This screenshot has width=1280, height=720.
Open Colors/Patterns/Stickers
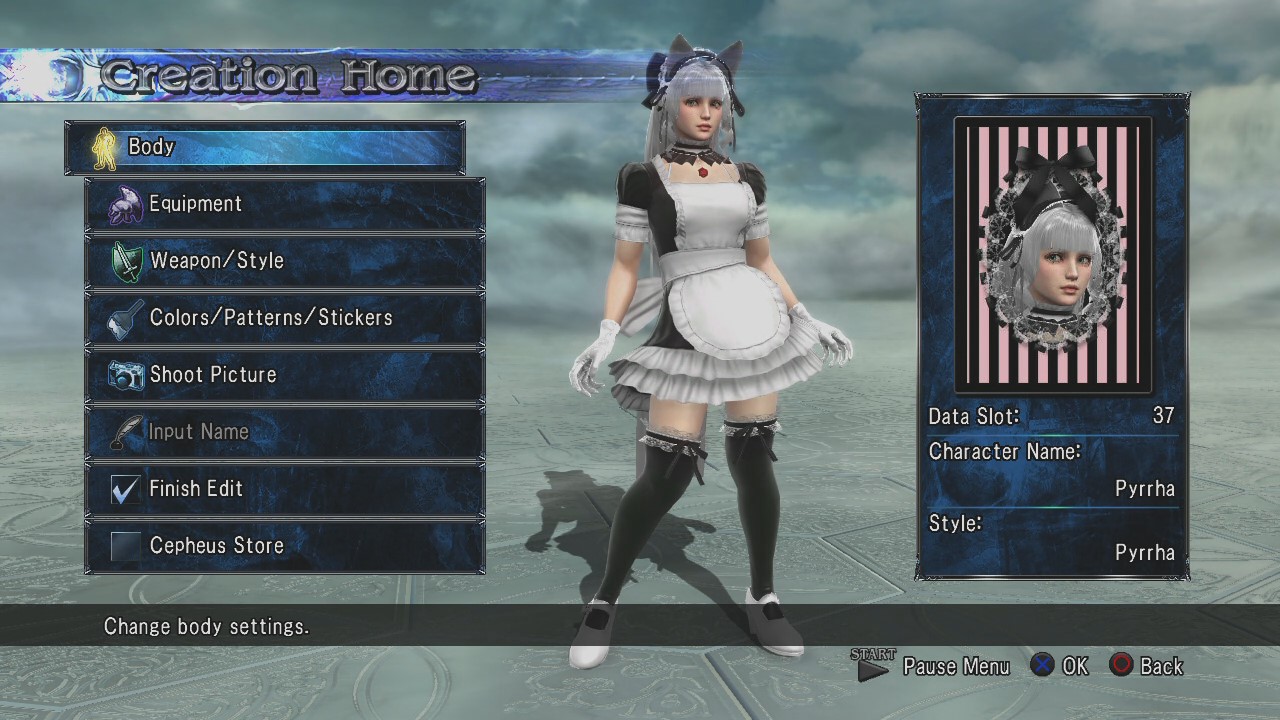pyautogui.click(x=285, y=318)
